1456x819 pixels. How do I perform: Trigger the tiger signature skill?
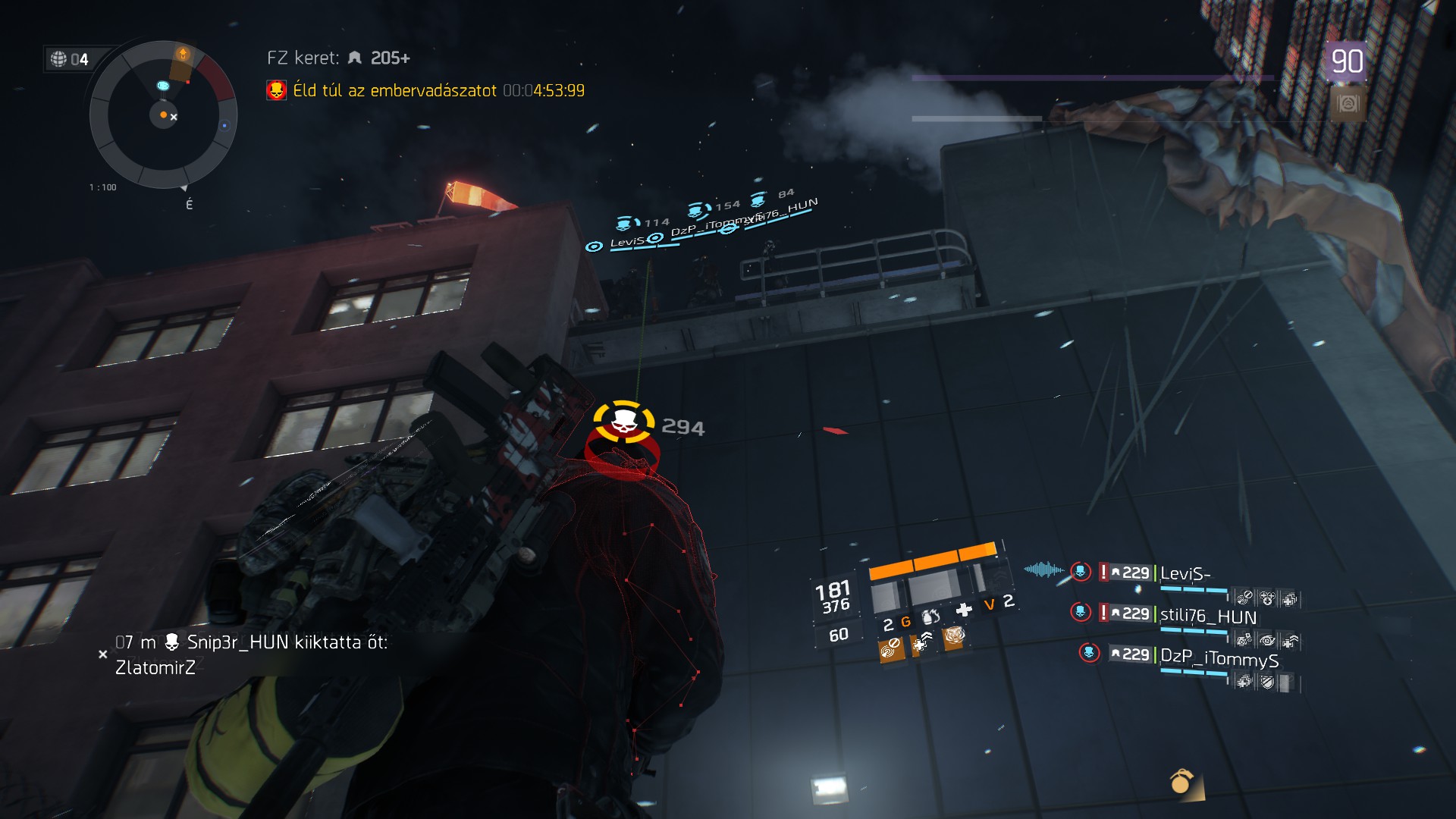pos(953,637)
